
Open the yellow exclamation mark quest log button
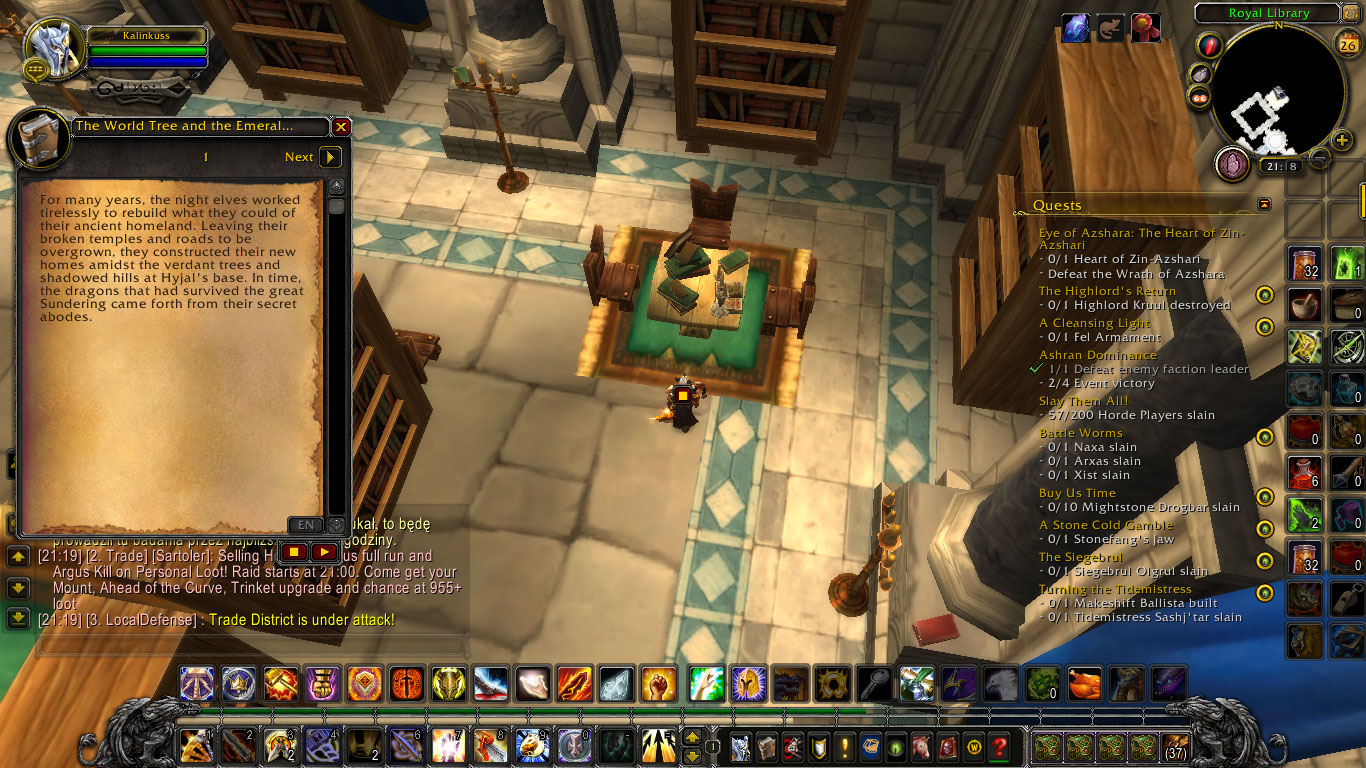coord(845,747)
